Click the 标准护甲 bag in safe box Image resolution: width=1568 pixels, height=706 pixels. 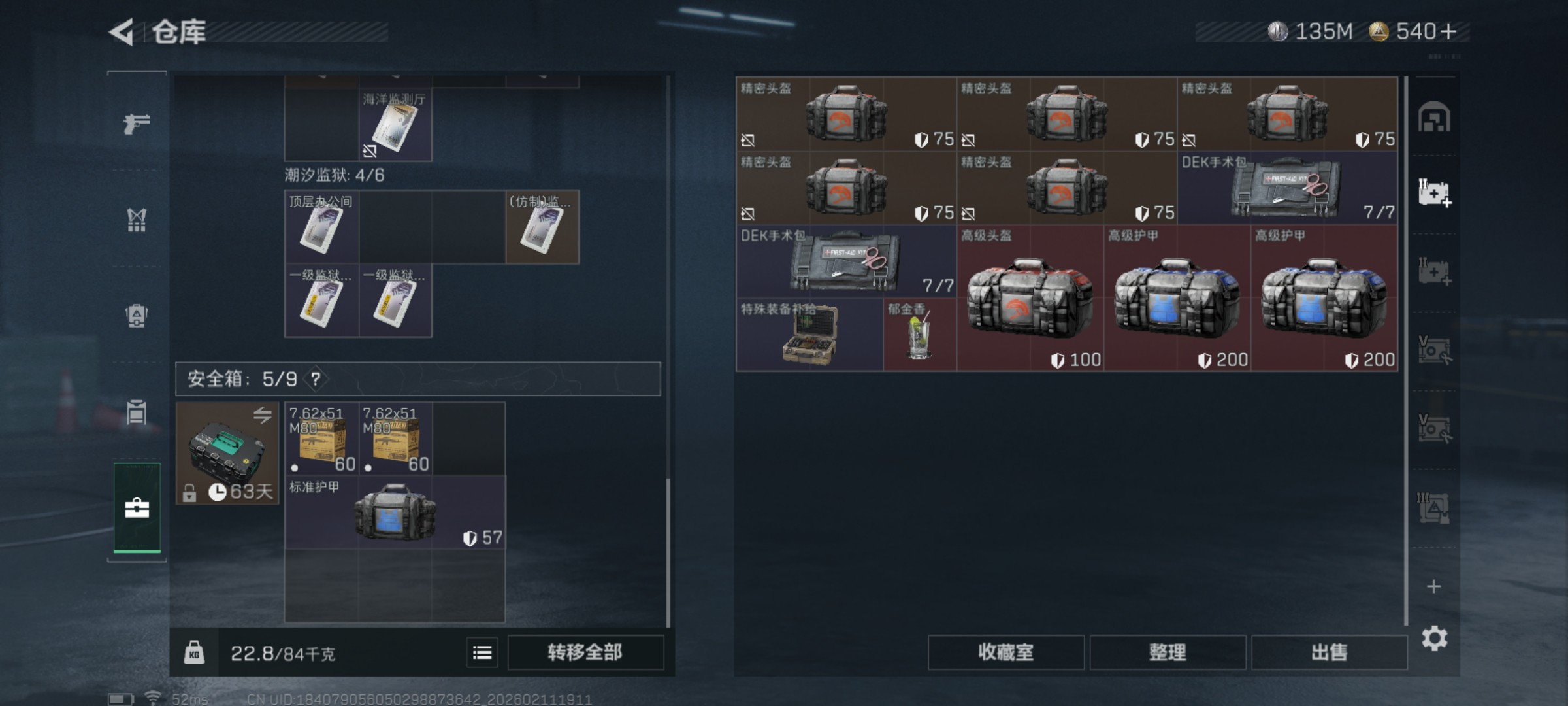pyautogui.click(x=395, y=513)
